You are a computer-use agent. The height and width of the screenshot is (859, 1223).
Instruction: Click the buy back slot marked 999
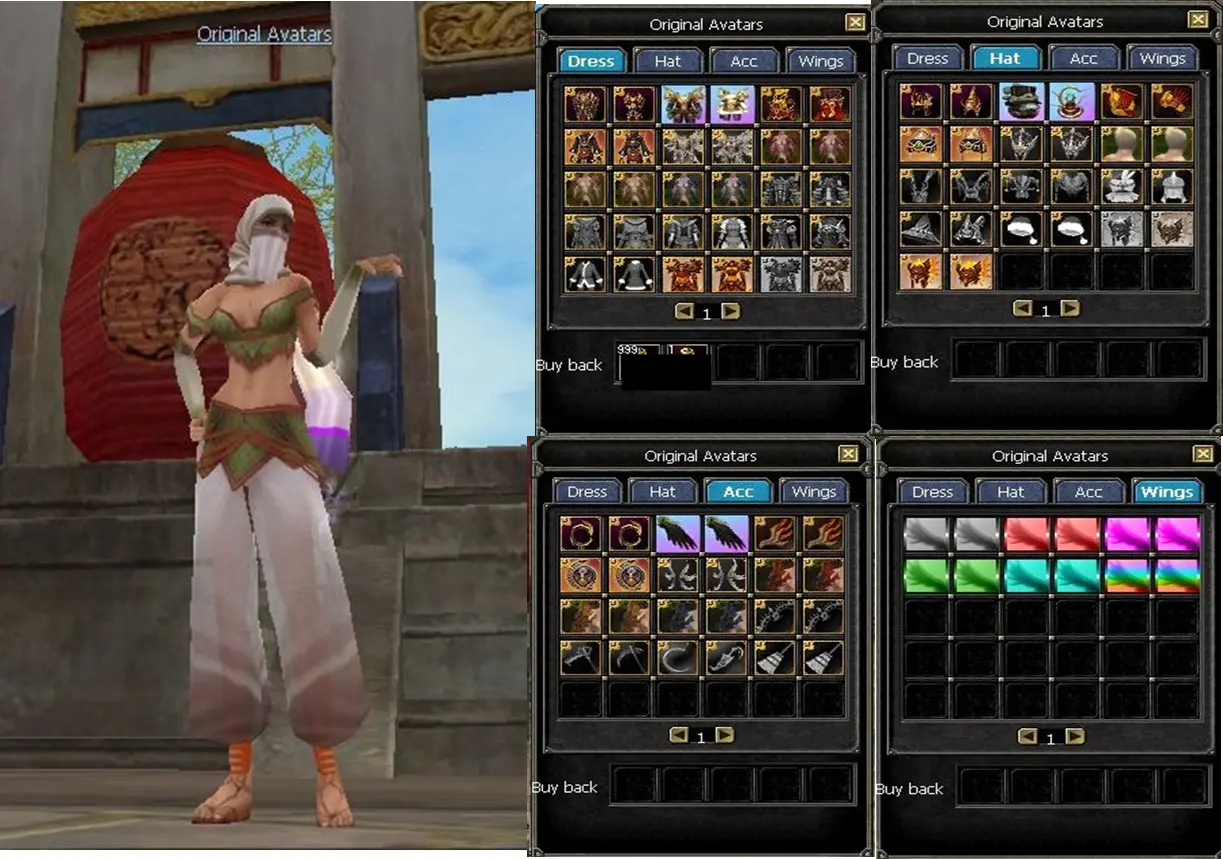(x=639, y=362)
